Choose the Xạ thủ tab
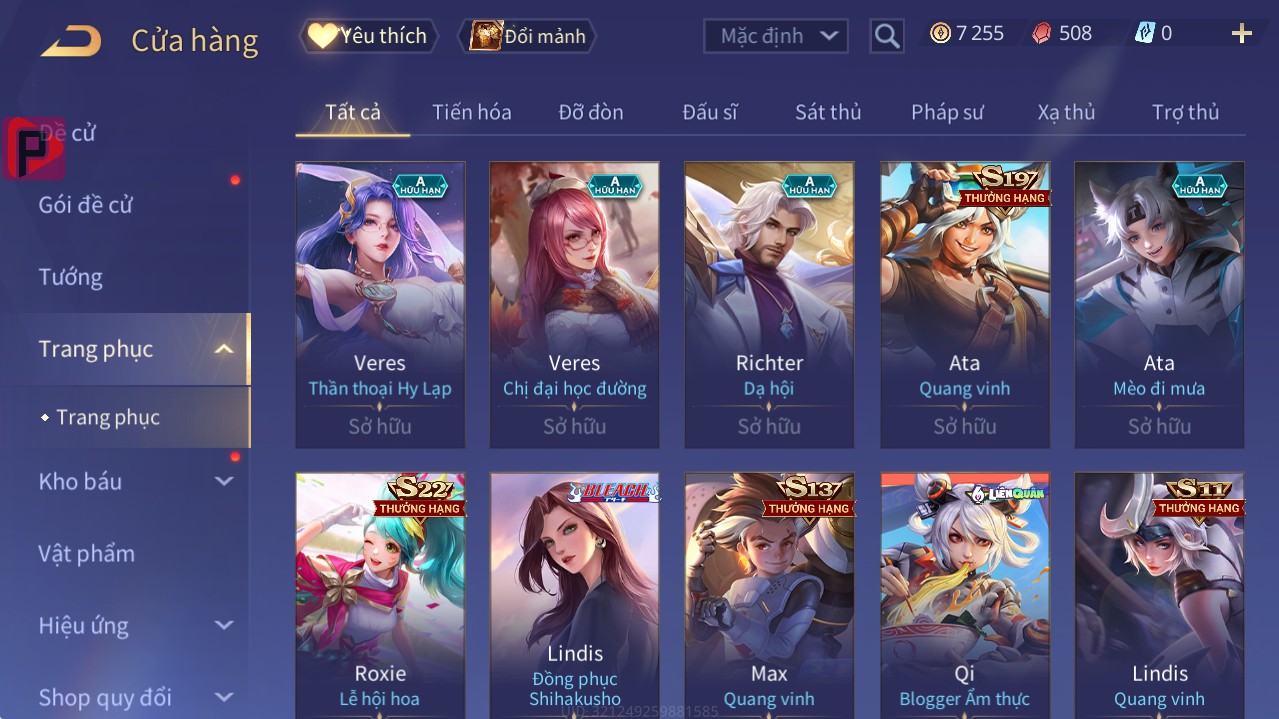The height and width of the screenshot is (719, 1279). (1066, 112)
